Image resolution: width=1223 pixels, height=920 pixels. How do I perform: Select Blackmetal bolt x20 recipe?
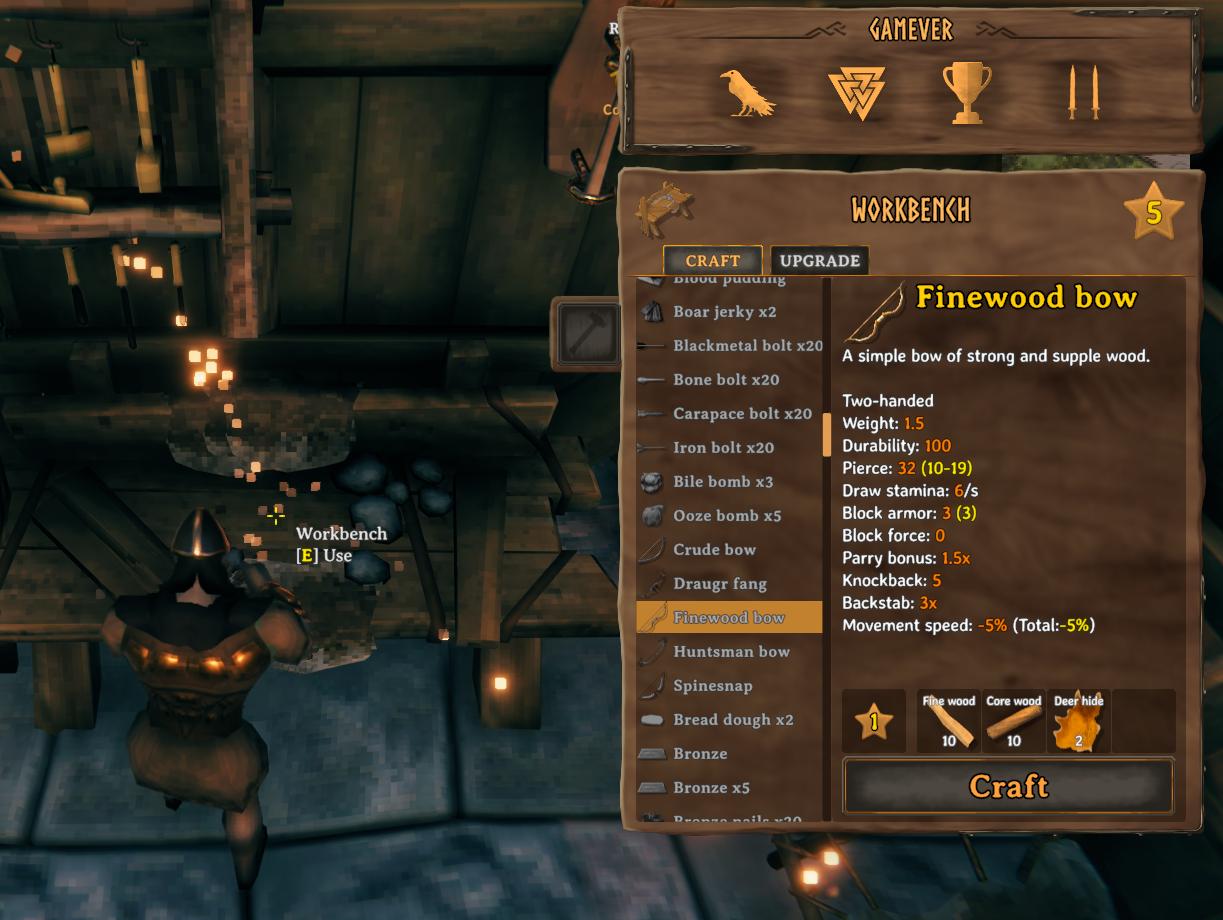747,346
